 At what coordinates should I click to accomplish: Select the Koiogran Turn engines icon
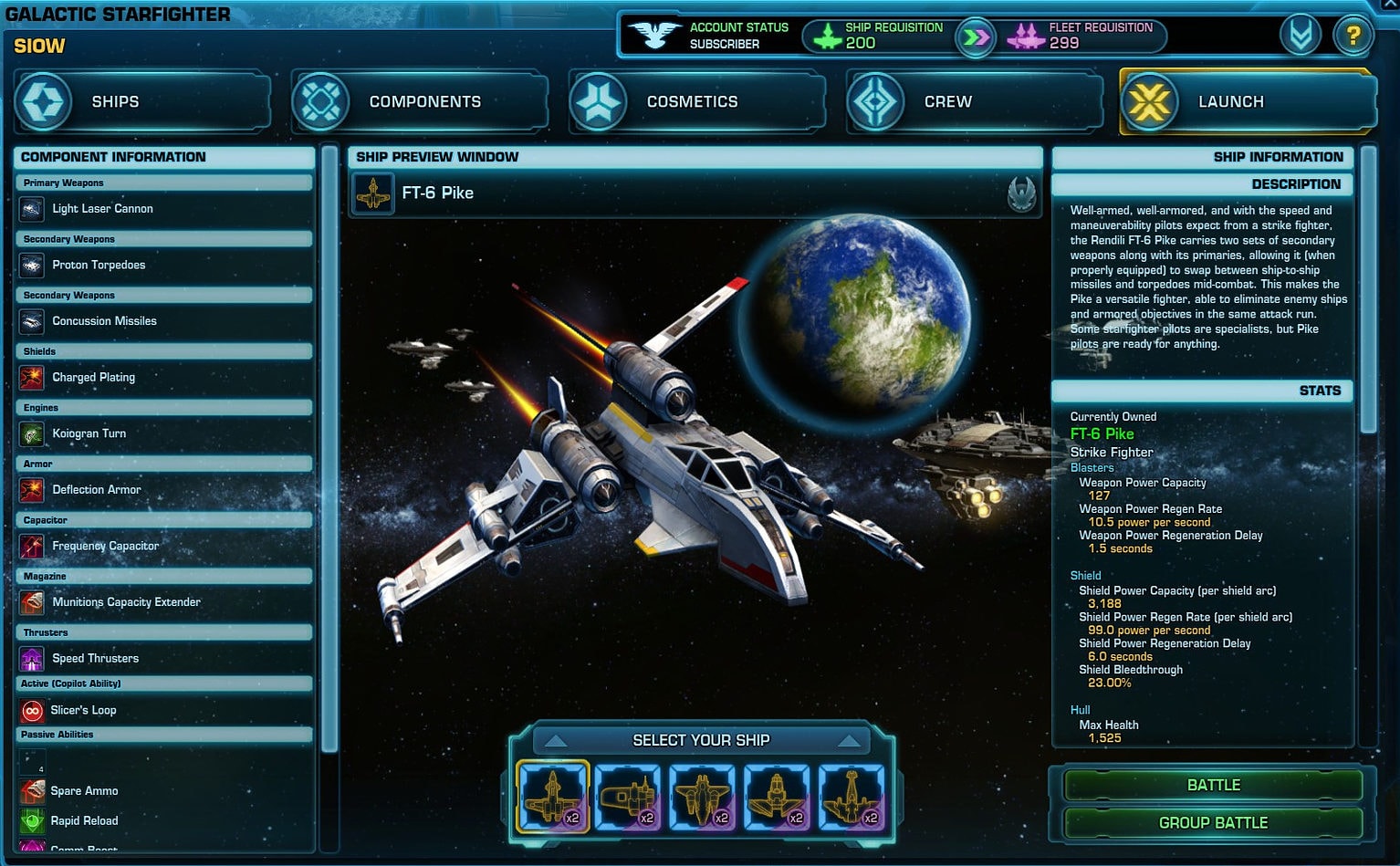[x=31, y=433]
